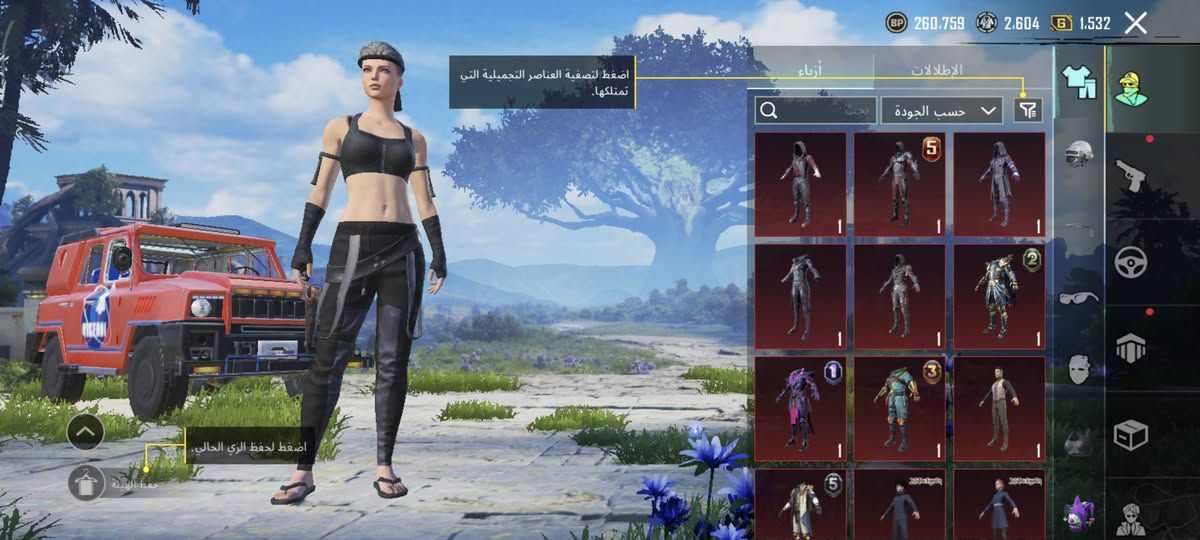Switch to the pistol weapons section
Screen dimensions: 1200x540
pos(1131,175)
